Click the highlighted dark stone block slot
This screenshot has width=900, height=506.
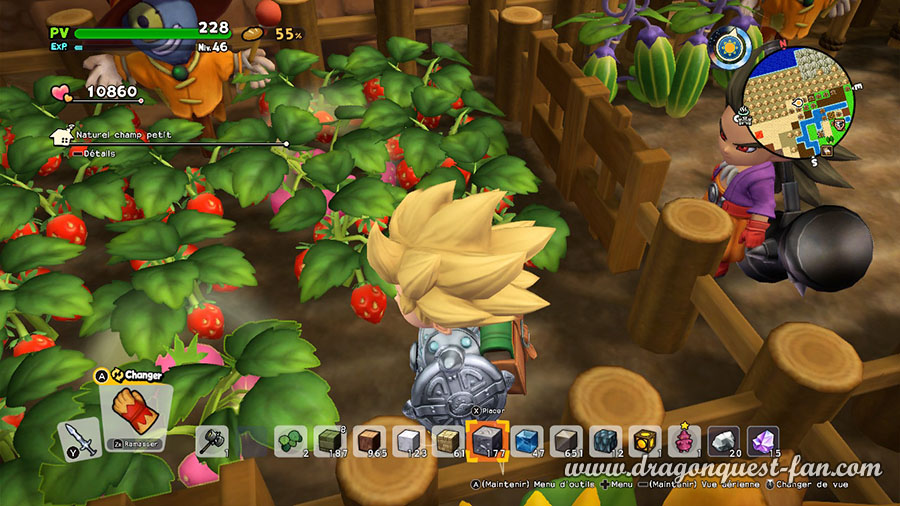point(488,441)
